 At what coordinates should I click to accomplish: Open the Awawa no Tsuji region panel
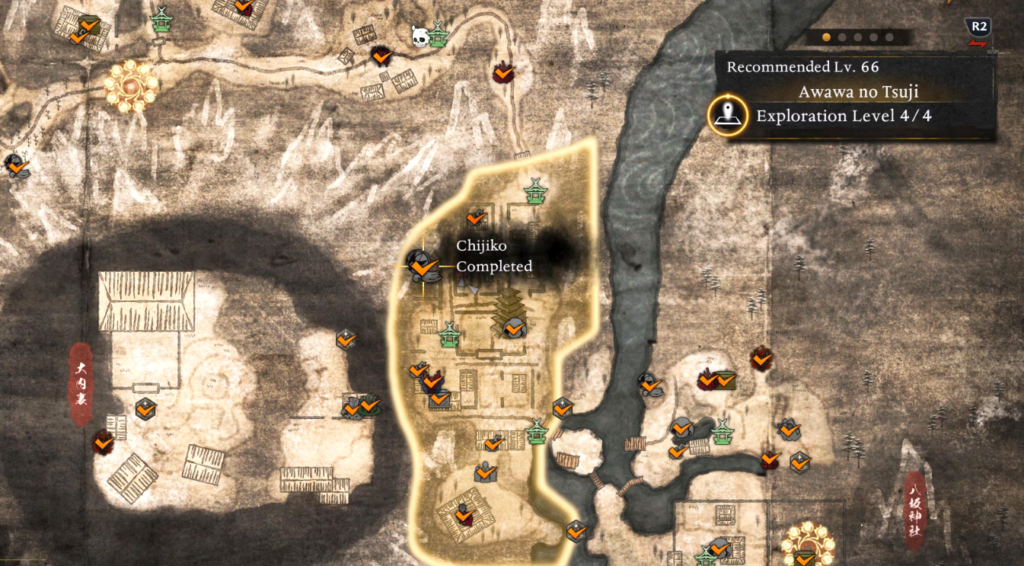tap(857, 93)
